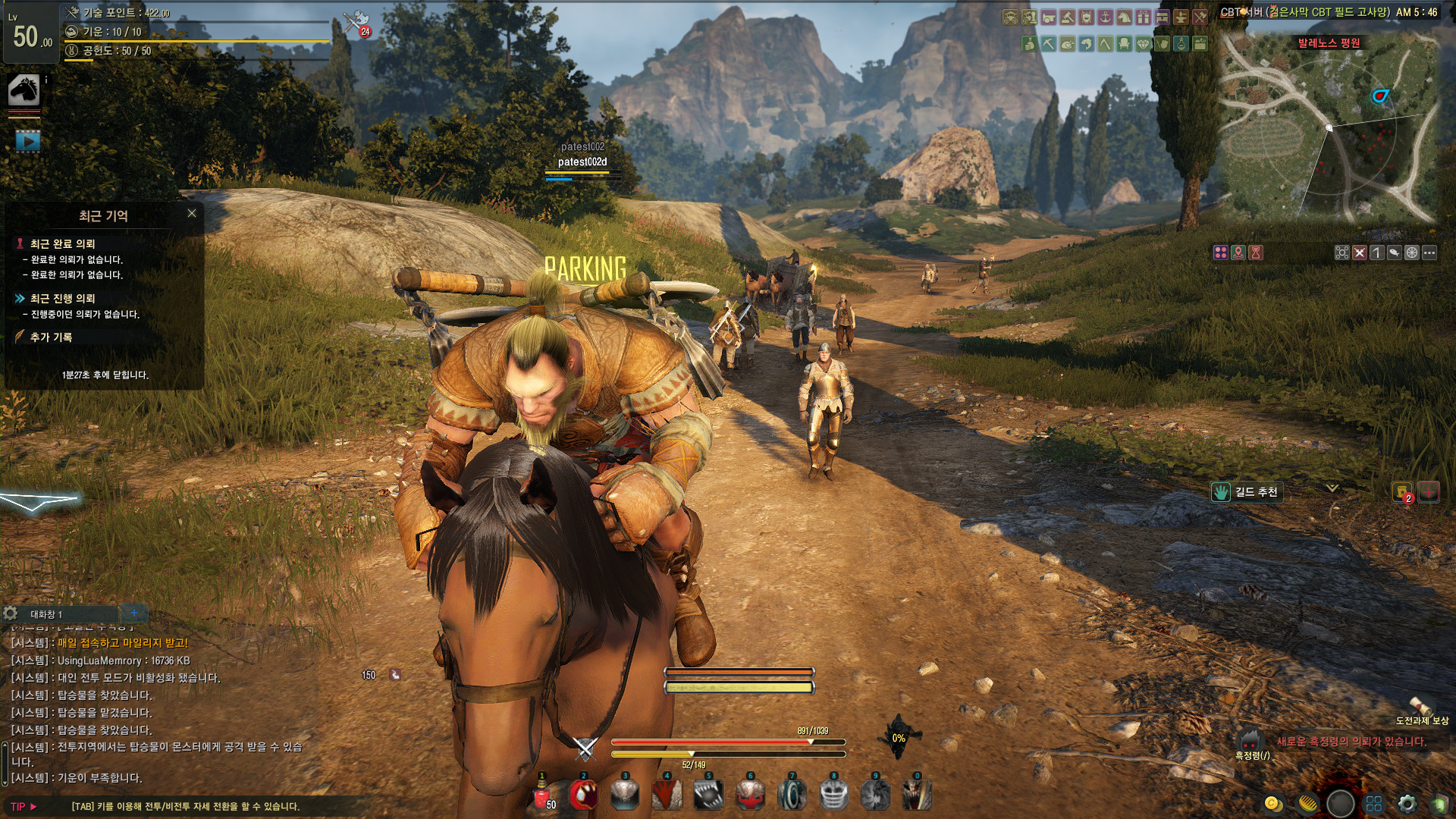This screenshot has width=1456, height=819.
Task: Open the blue video play button
Action: [27, 141]
